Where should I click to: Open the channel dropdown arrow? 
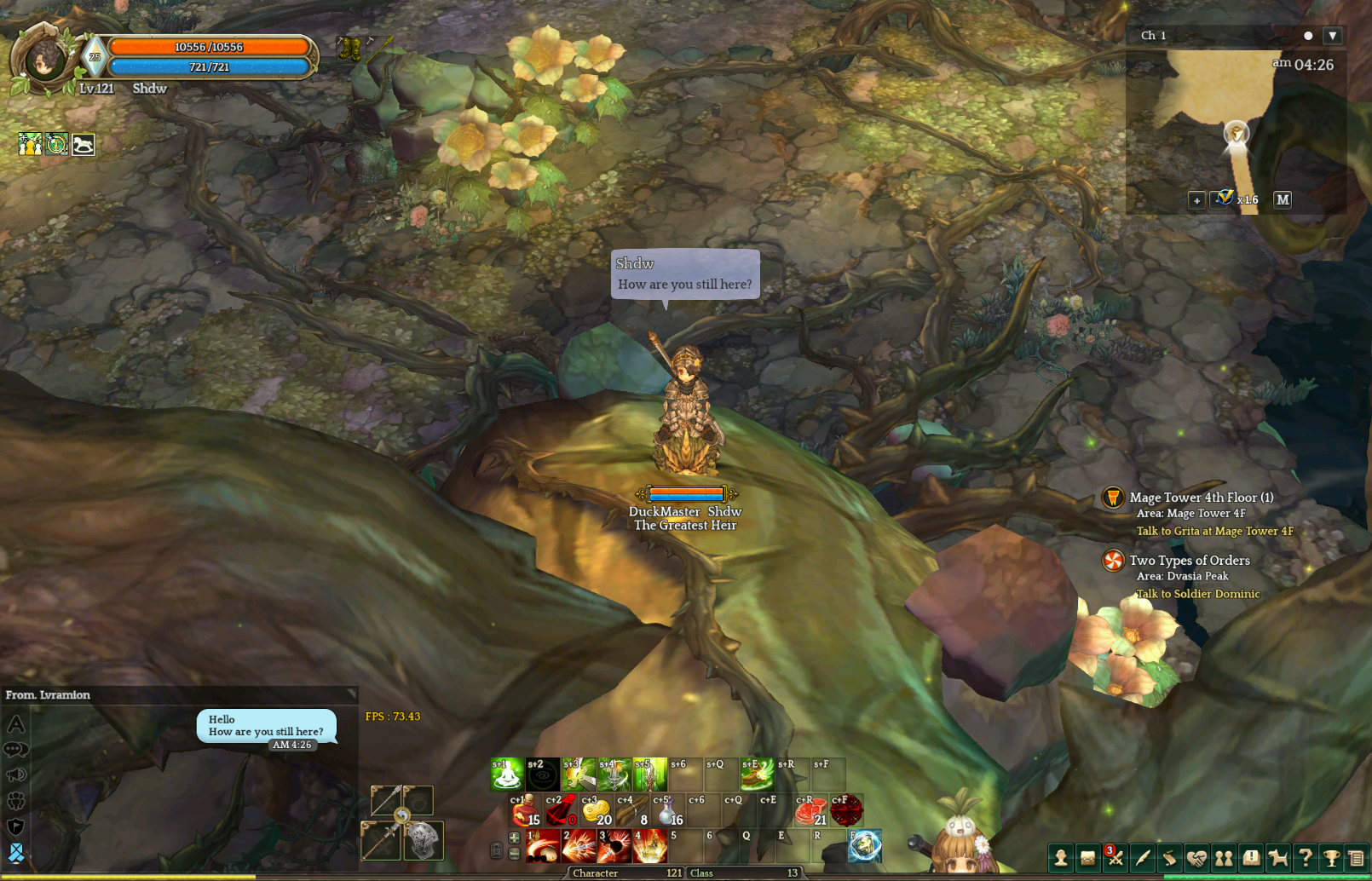(x=1333, y=36)
